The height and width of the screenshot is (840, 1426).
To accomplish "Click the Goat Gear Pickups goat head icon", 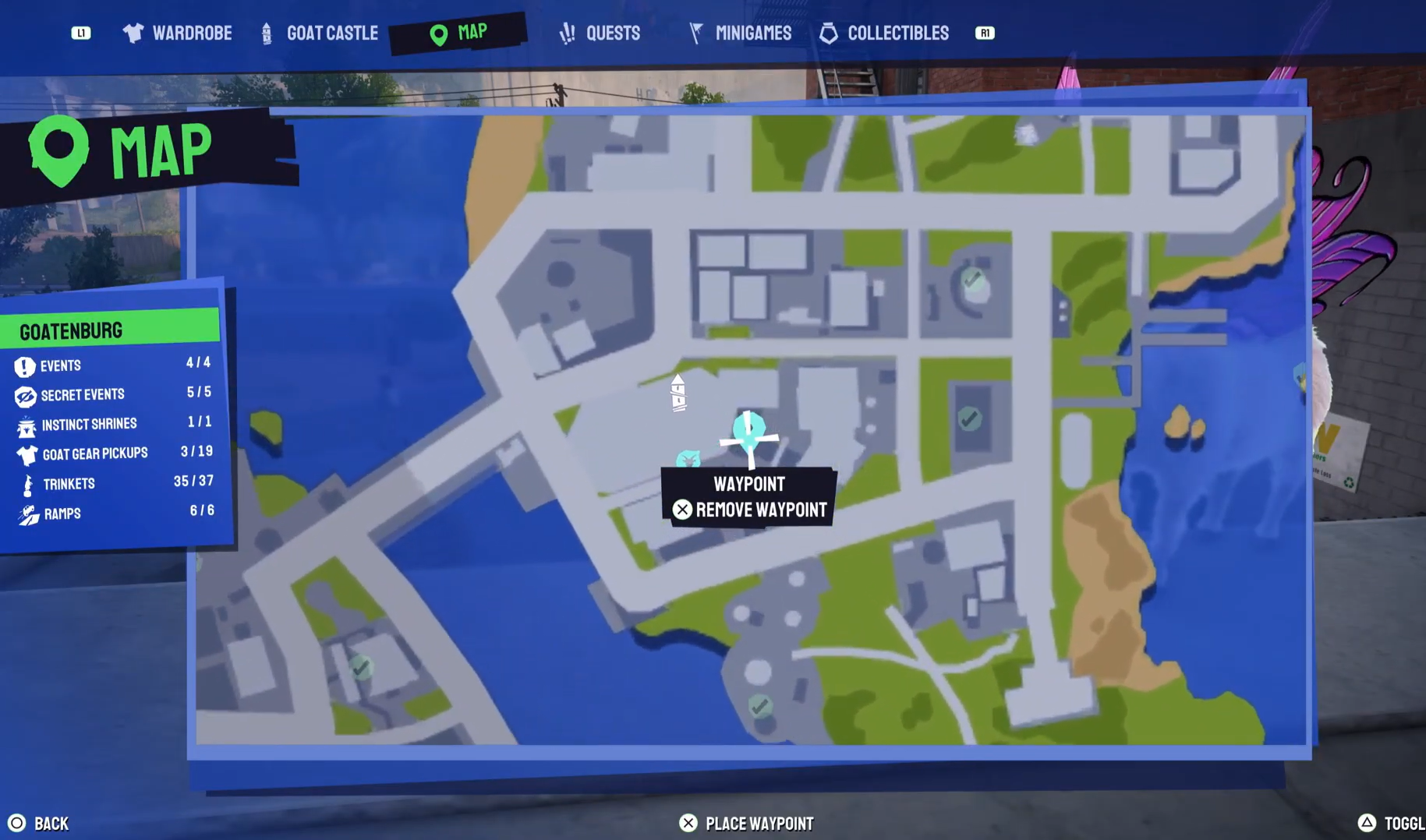I will pyautogui.click(x=26, y=454).
